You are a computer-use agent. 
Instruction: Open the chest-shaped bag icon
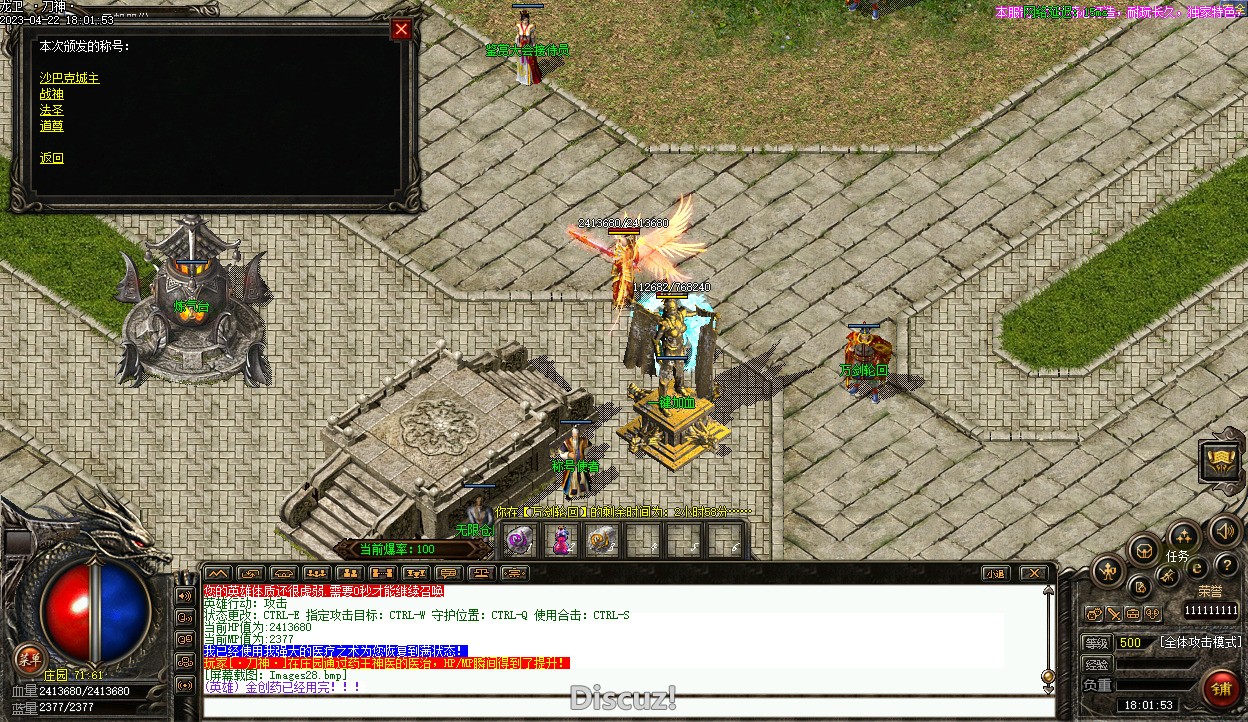[x=1144, y=549]
